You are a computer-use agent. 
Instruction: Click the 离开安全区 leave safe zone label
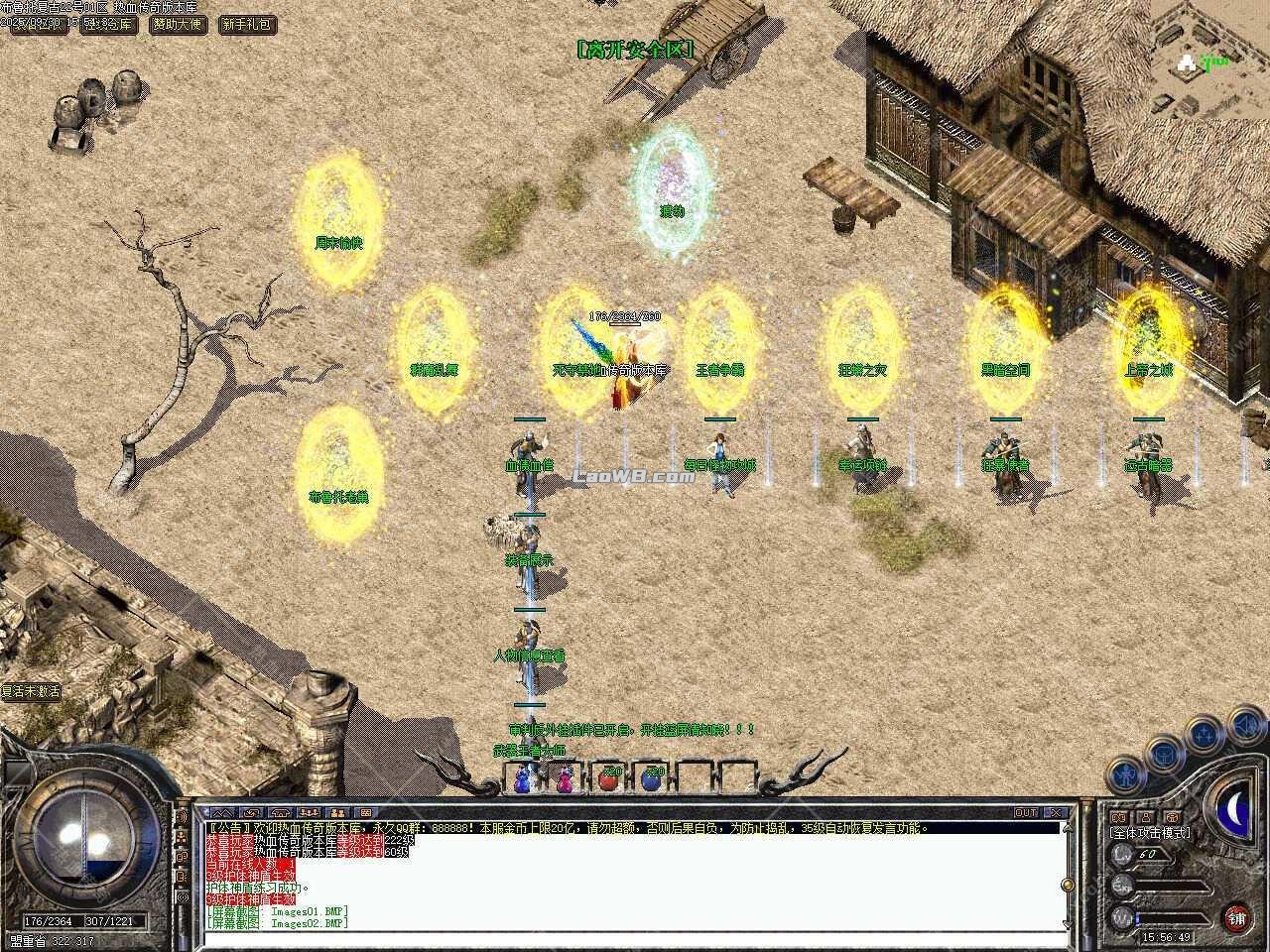click(635, 49)
